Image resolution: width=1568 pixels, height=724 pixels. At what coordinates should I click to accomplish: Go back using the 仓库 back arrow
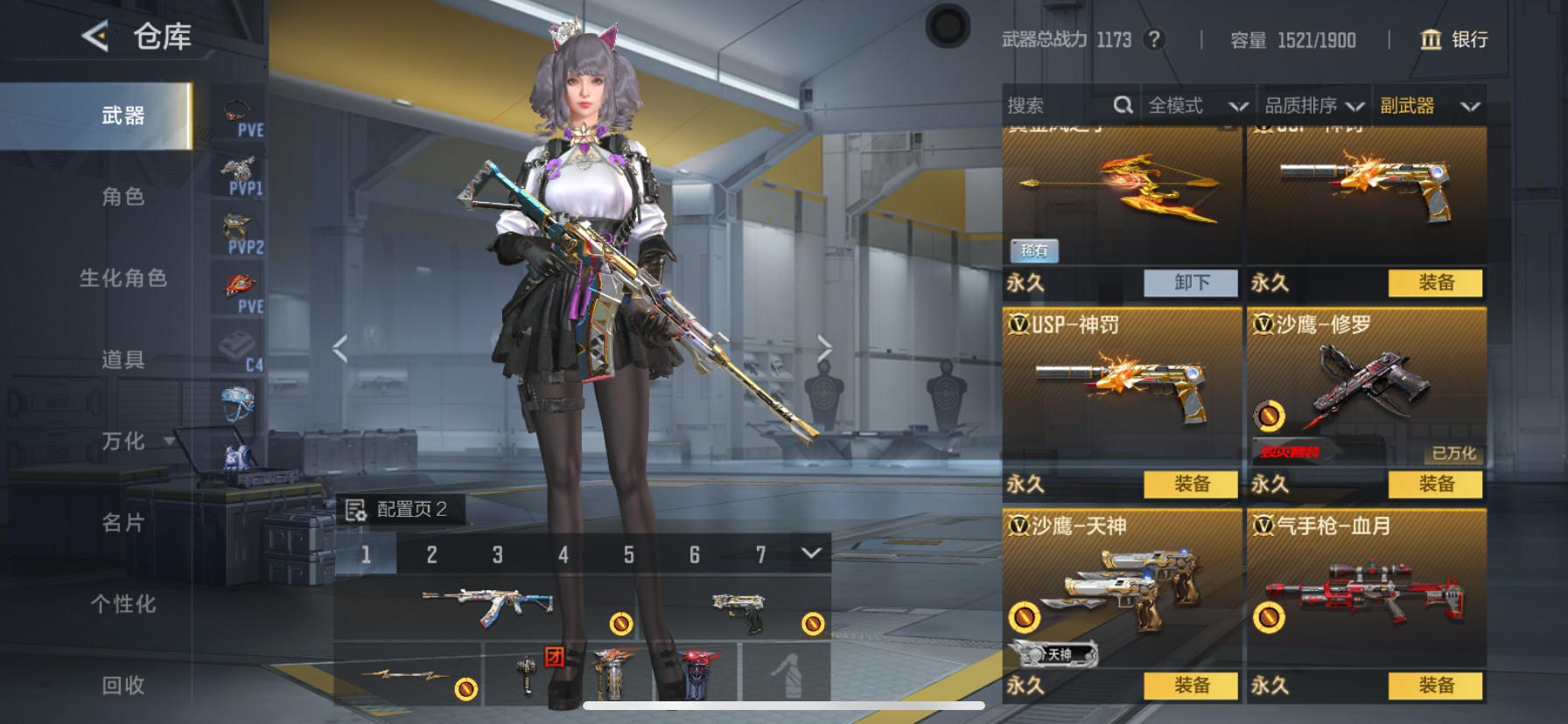pos(94,37)
